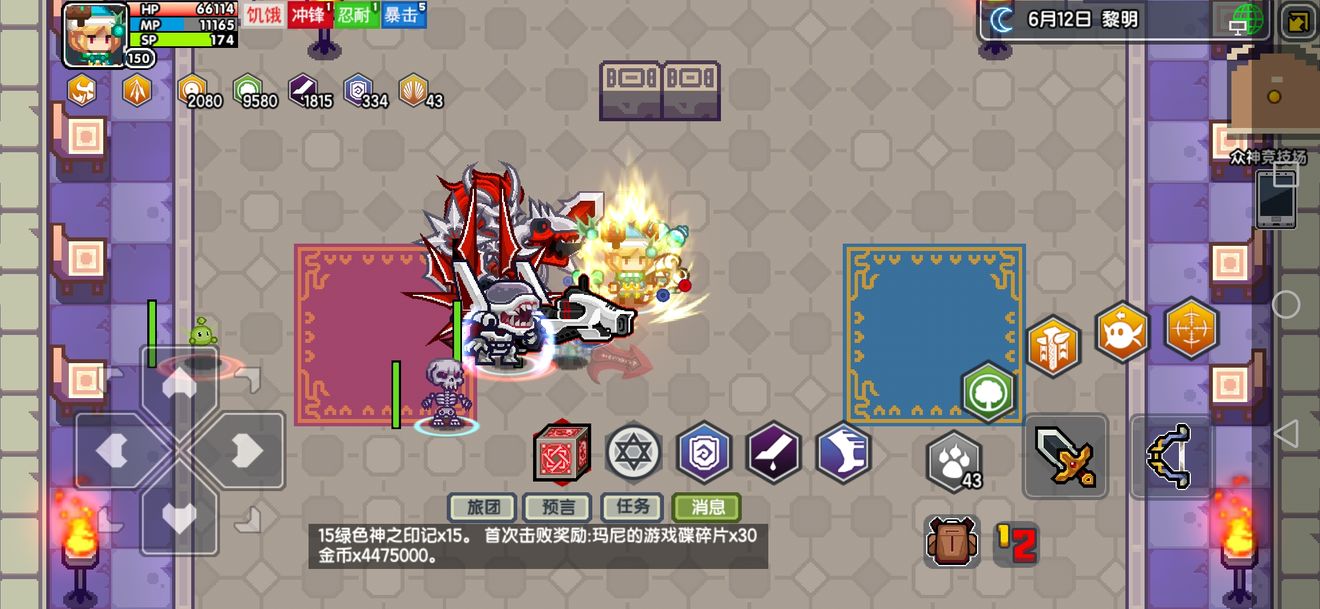1320x609 pixels.
Task: Tap the phone icon below the minimap
Action: click(1276, 198)
